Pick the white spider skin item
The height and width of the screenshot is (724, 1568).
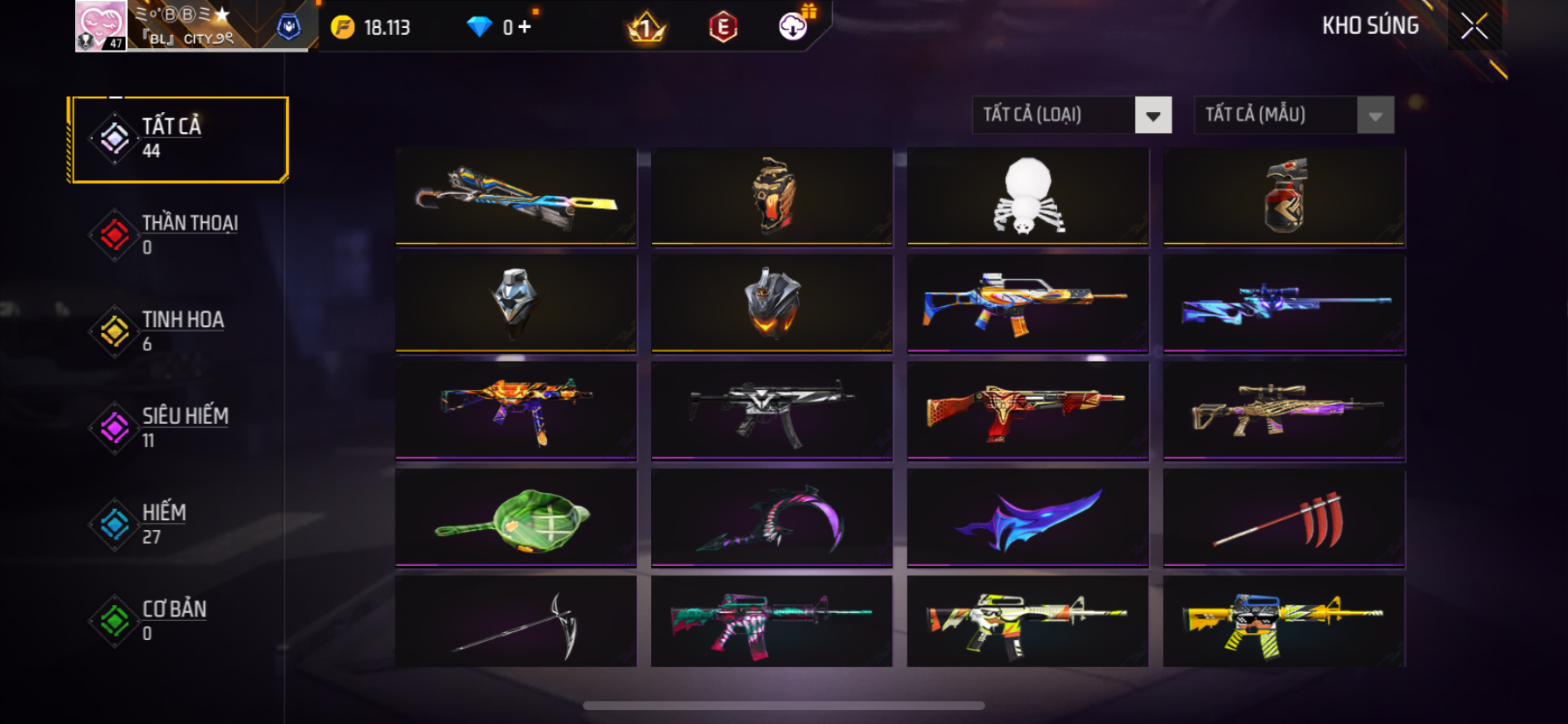coord(1027,197)
